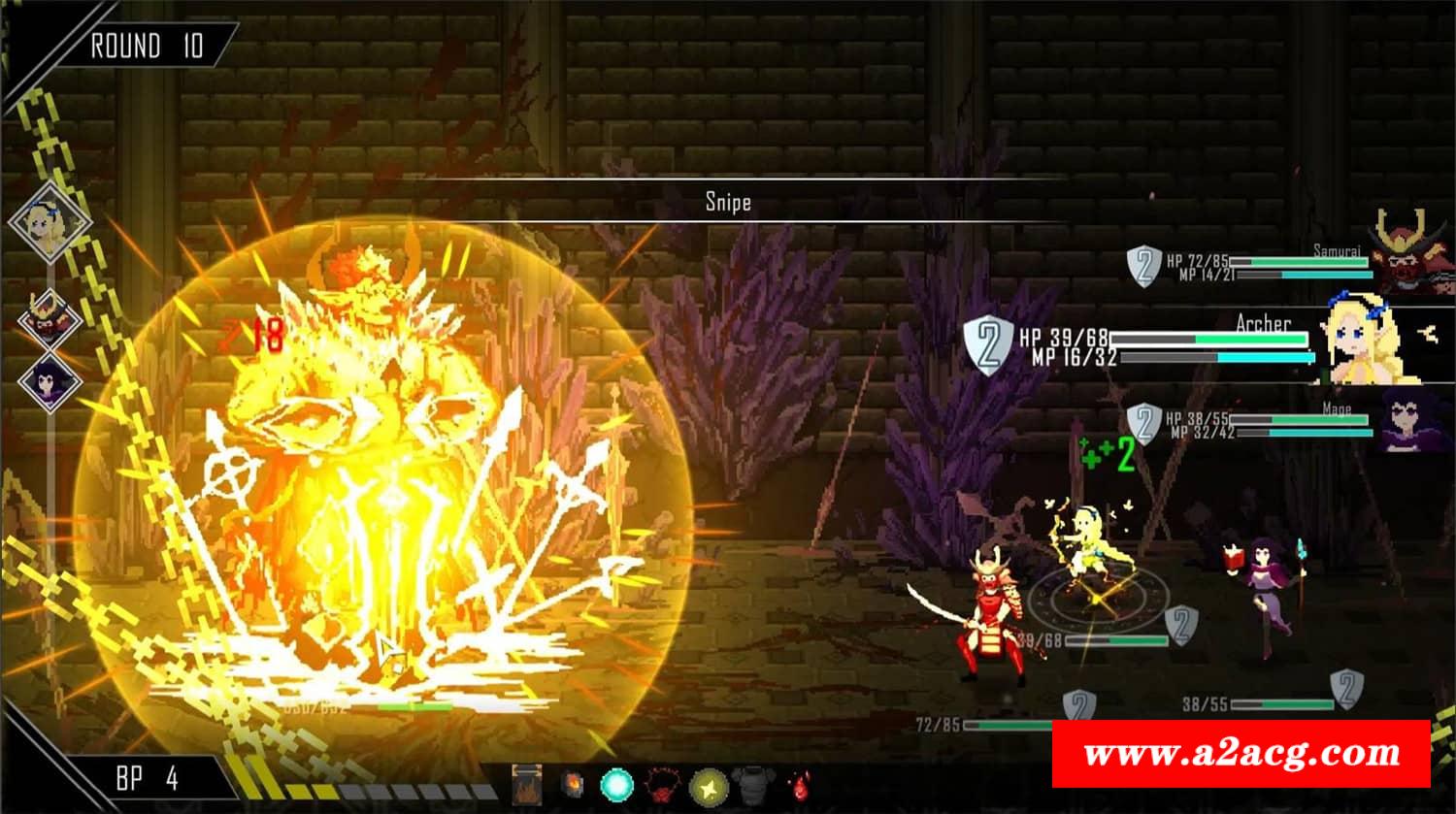The width and height of the screenshot is (1456, 814).
Task: Select the Mage turn-order portrait
Action: 49,382
